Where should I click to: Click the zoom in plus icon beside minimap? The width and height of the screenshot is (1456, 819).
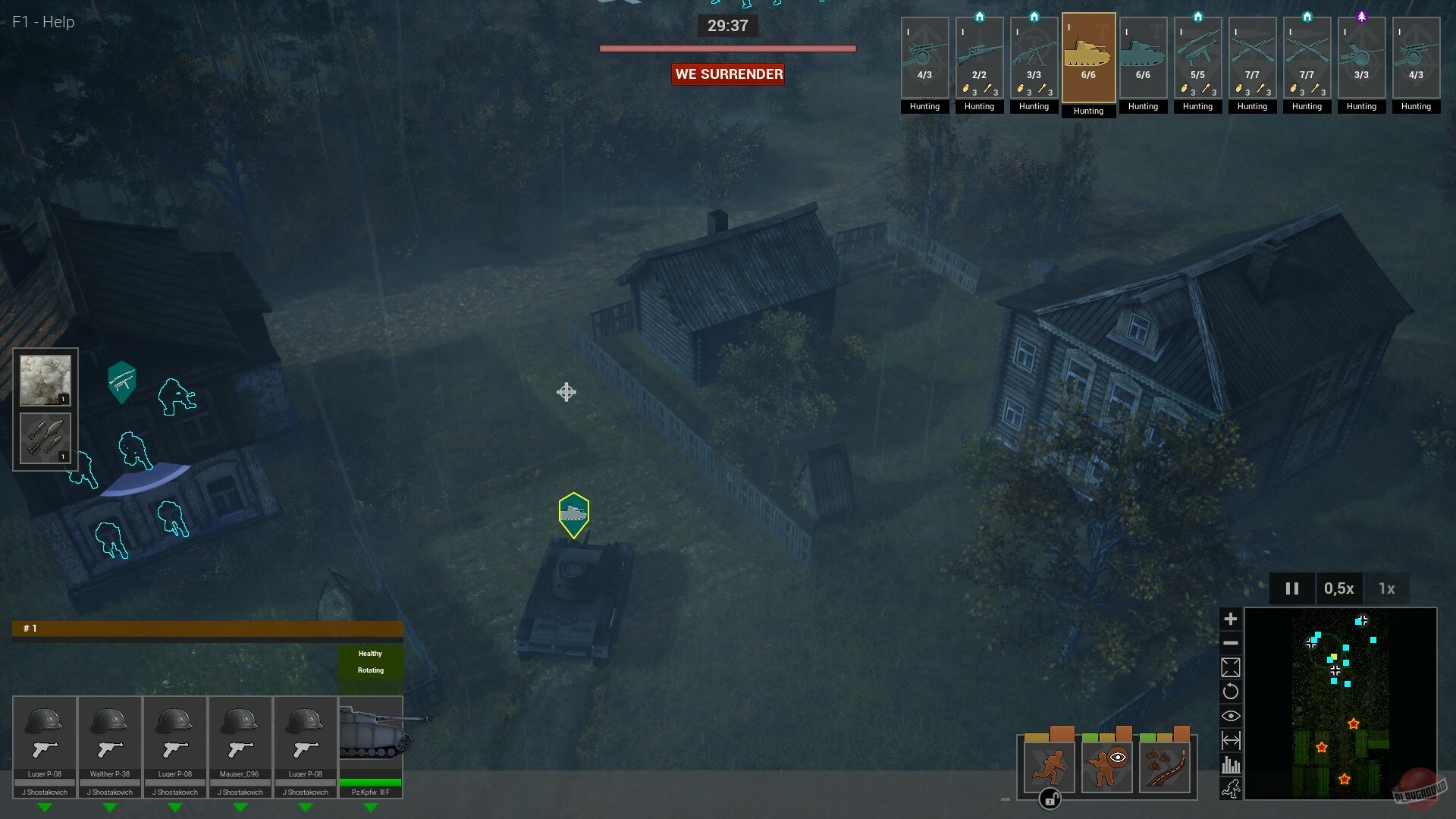click(x=1232, y=619)
